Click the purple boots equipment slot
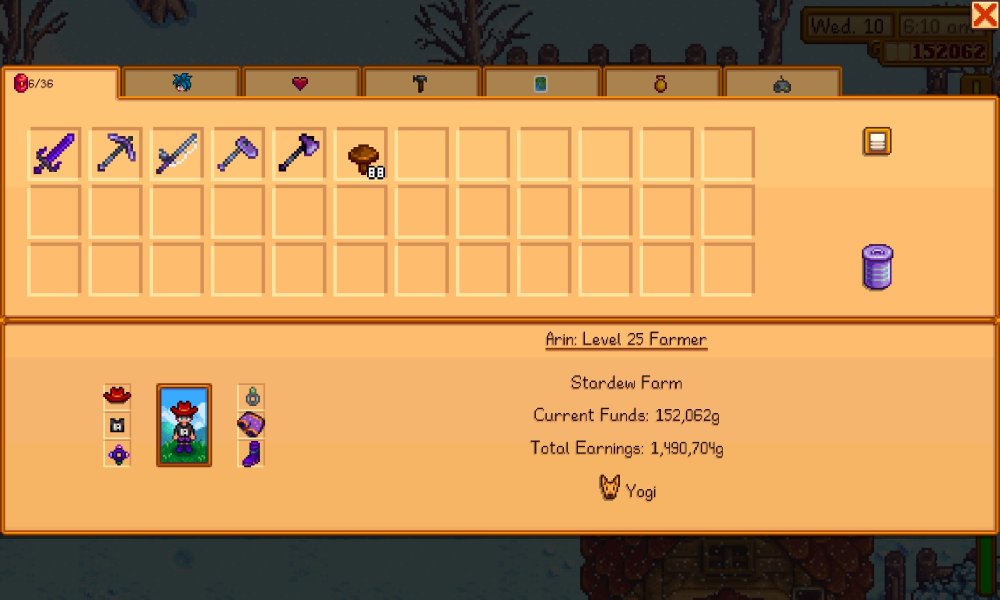The width and height of the screenshot is (1000, 600). tap(252, 455)
